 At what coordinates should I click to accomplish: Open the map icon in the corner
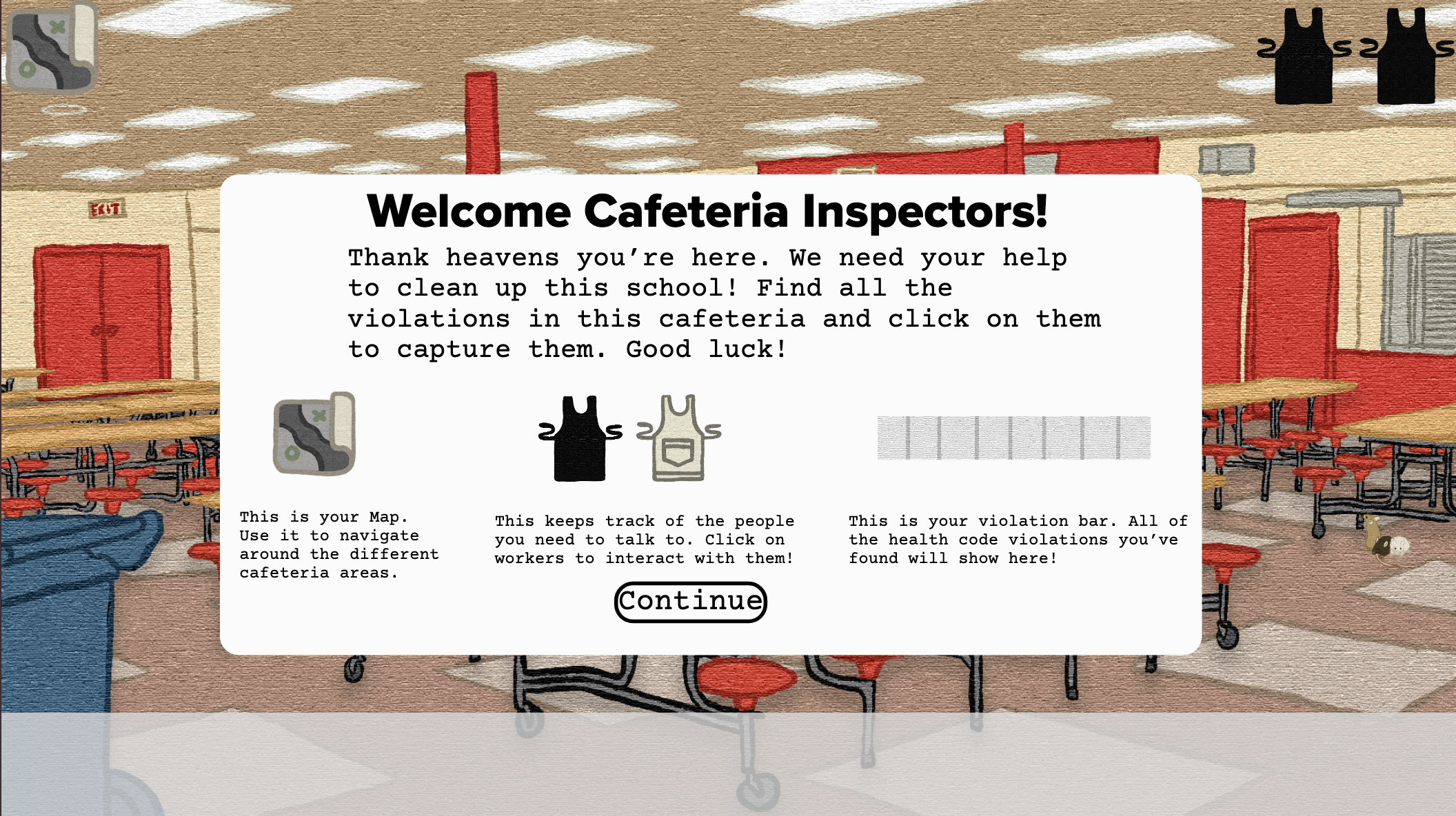[52, 47]
